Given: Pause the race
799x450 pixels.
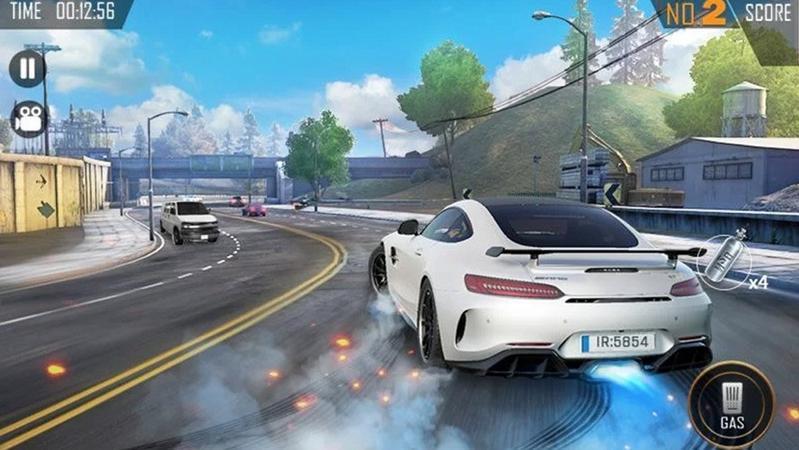Looking at the screenshot, I should [x=27, y=68].
